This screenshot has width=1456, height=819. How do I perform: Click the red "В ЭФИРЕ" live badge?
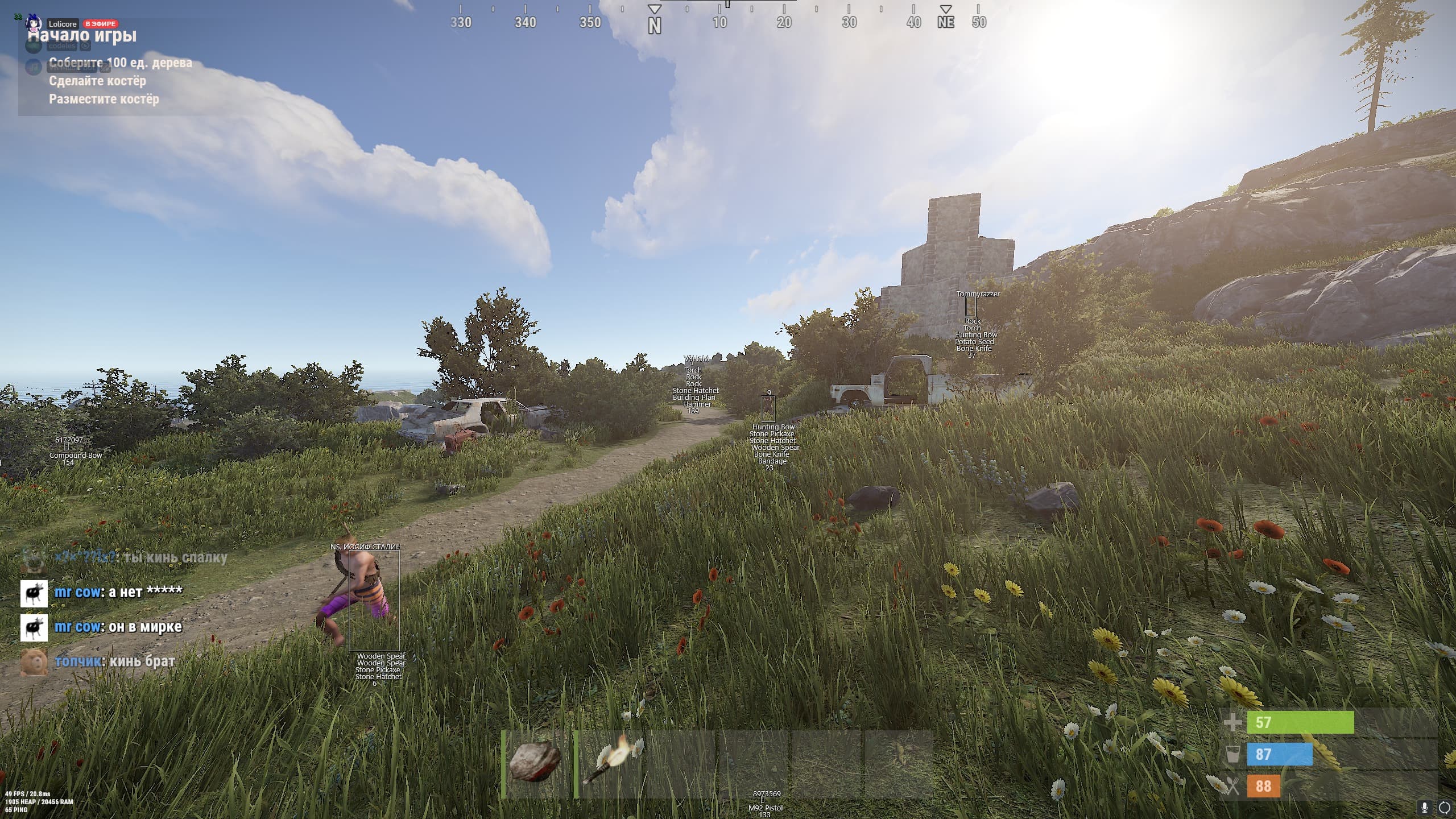point(101,24)
